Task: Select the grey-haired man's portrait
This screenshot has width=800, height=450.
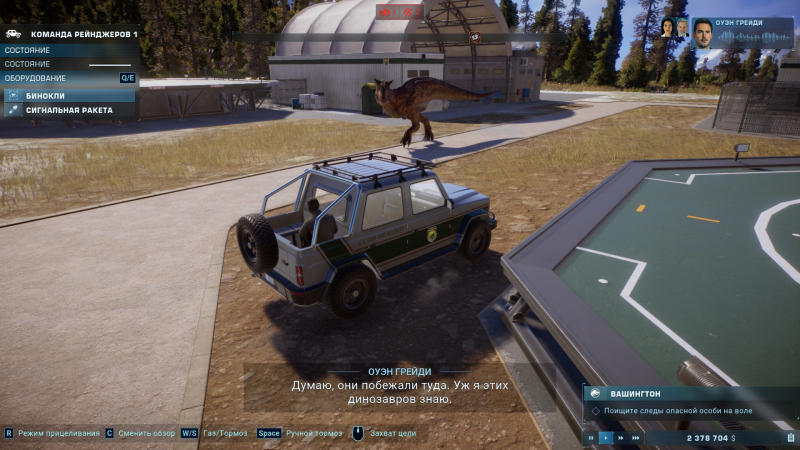Action: [682, 28]
